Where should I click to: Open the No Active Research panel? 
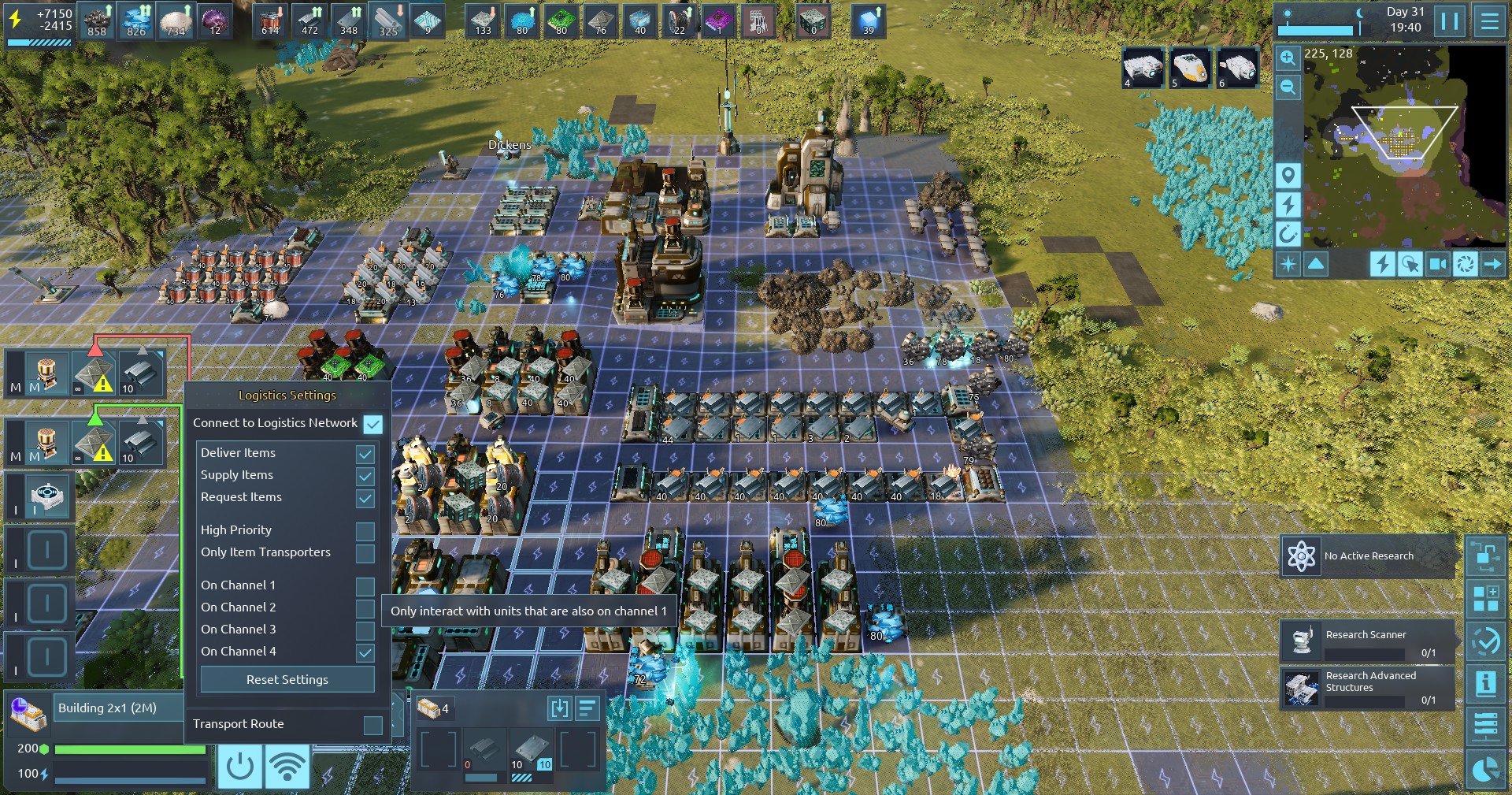[x=1367, y=556]
